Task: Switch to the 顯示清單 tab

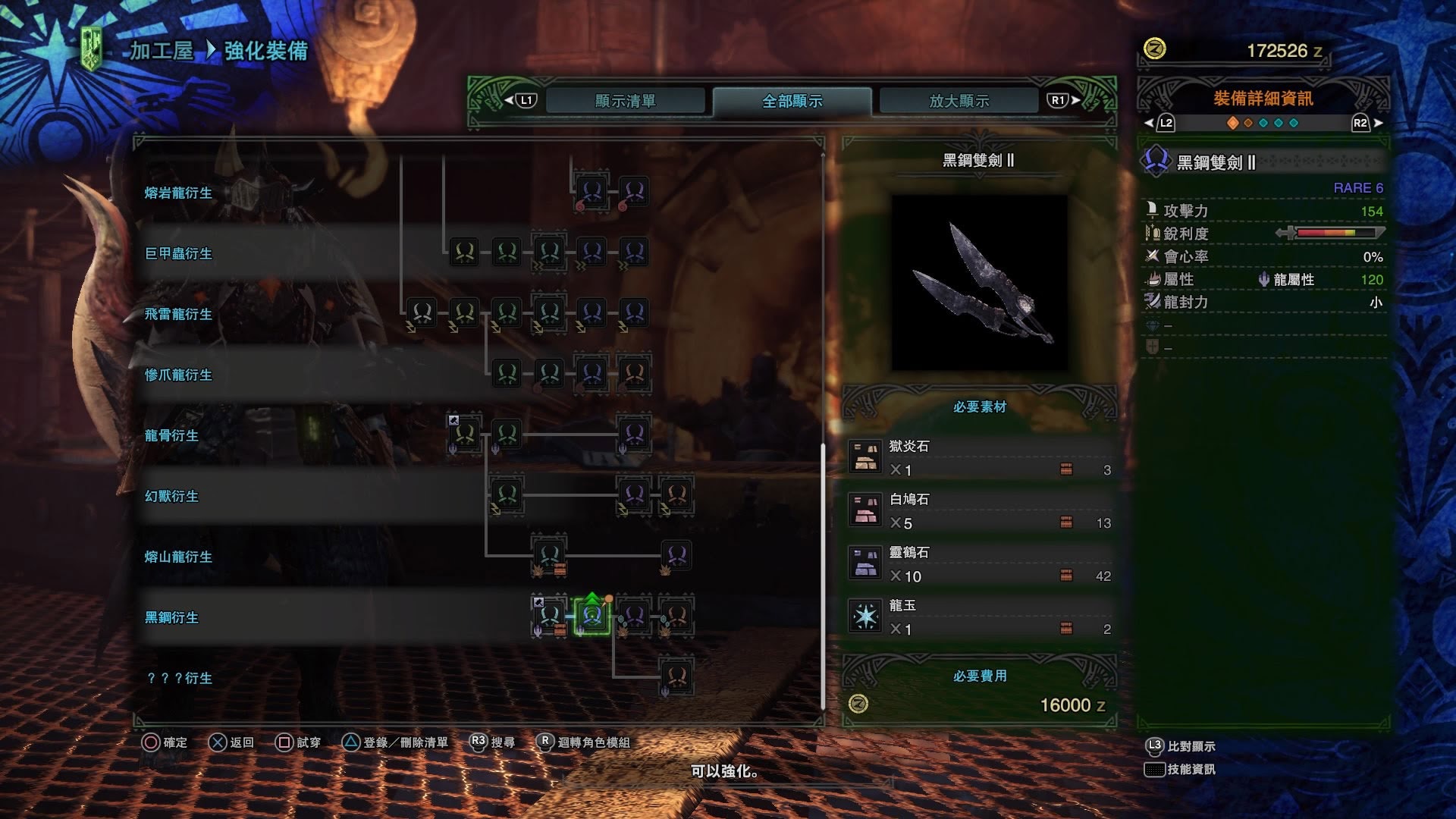Action: pyautogui.click(x=625, y=101)
